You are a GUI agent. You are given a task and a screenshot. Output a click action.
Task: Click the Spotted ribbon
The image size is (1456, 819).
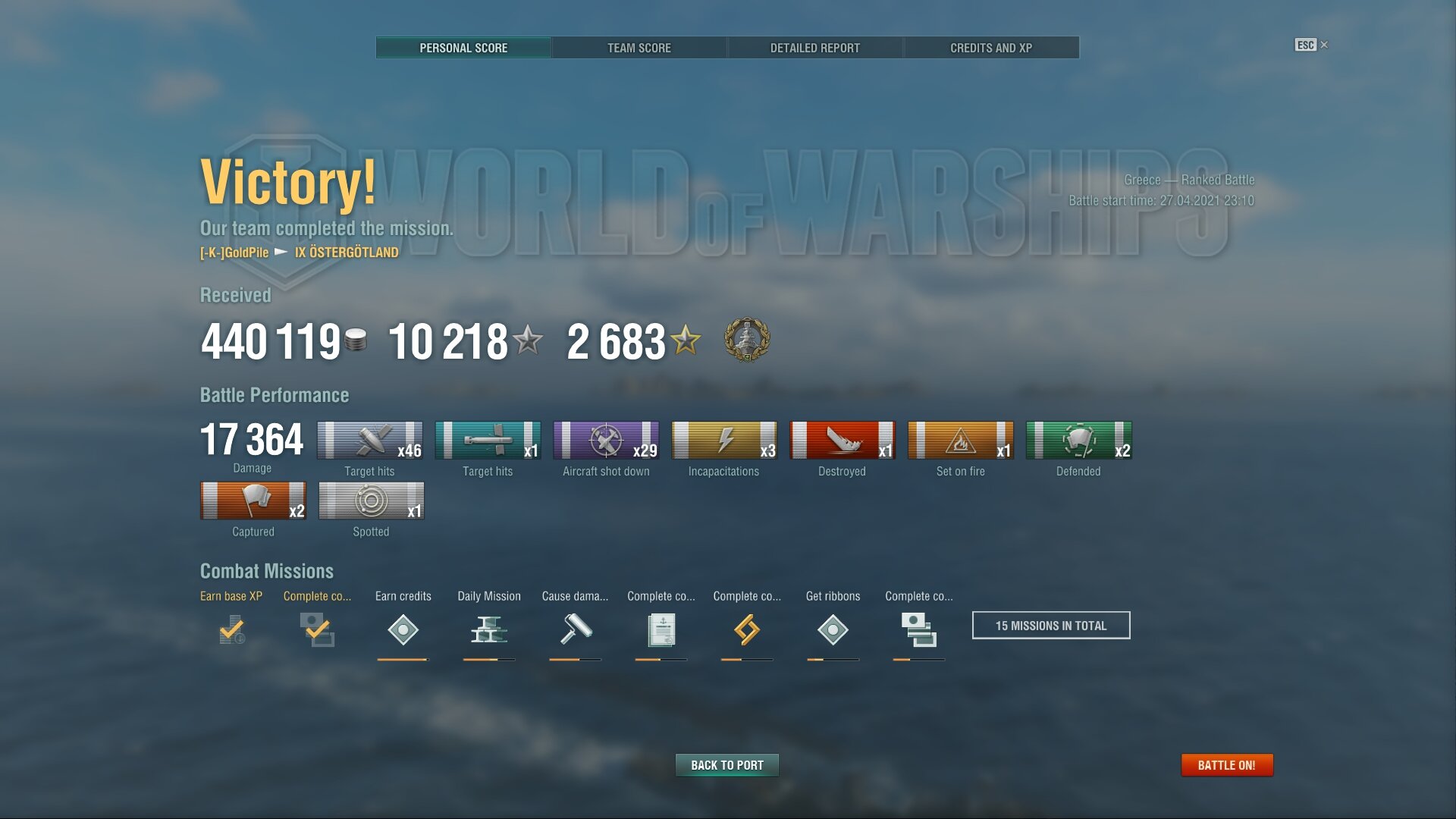371,501
